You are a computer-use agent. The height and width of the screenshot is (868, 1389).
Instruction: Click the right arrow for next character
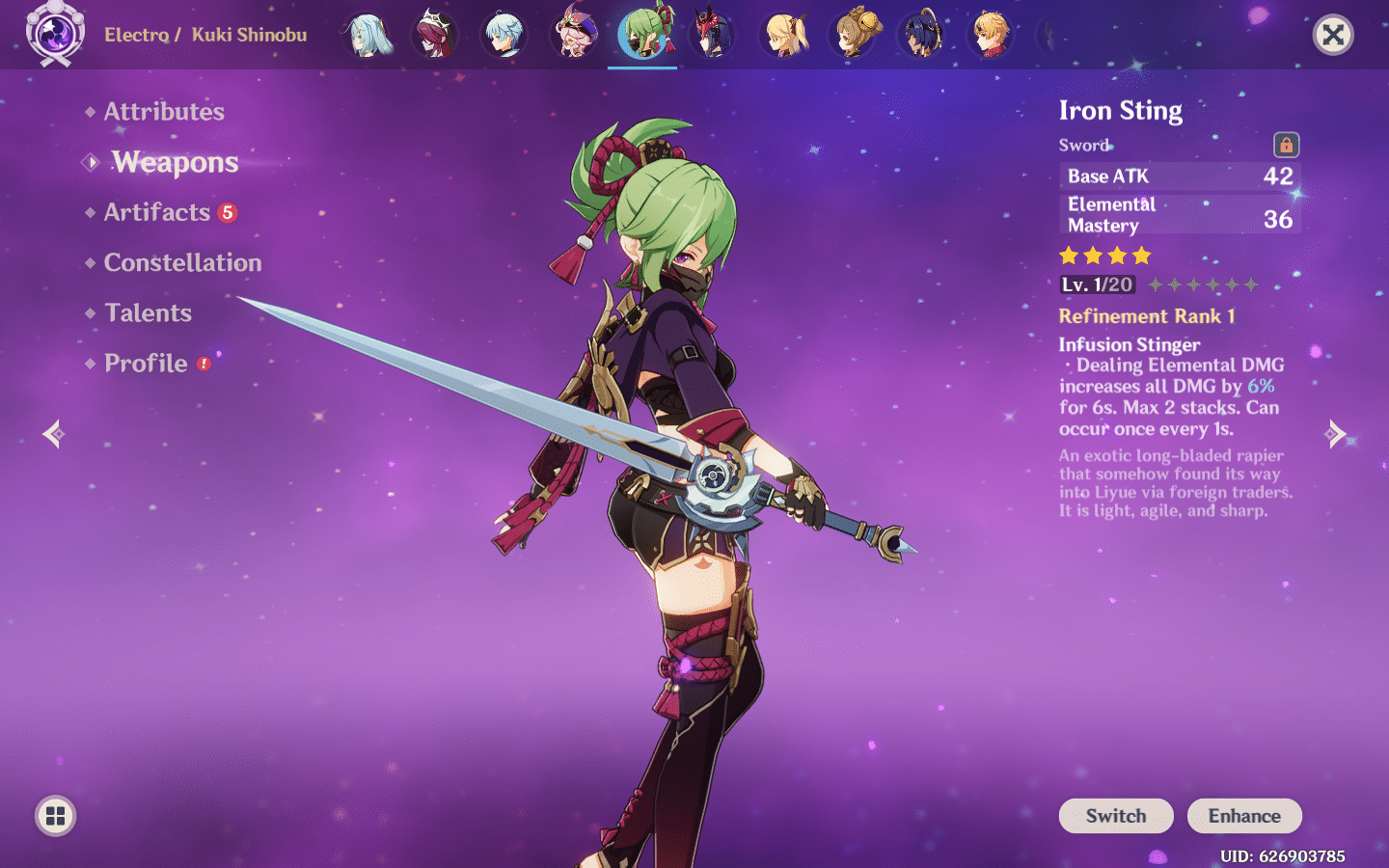(x=1337, y=433)
